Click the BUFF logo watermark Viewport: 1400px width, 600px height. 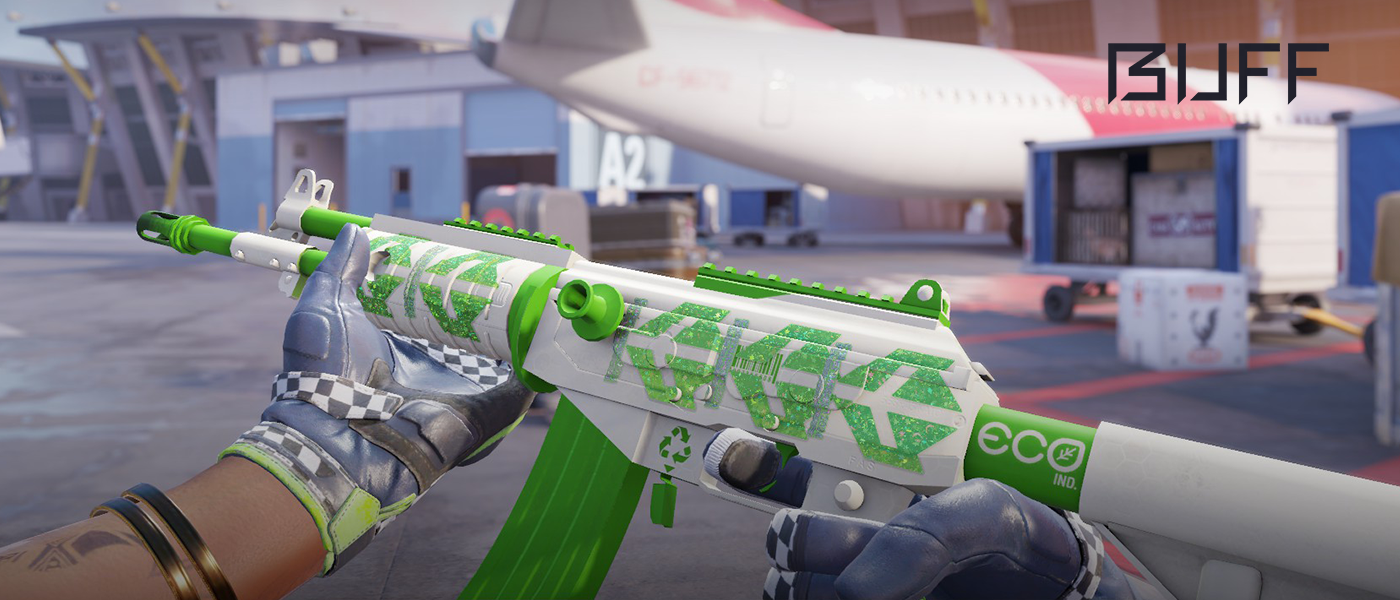(1218, 73)
